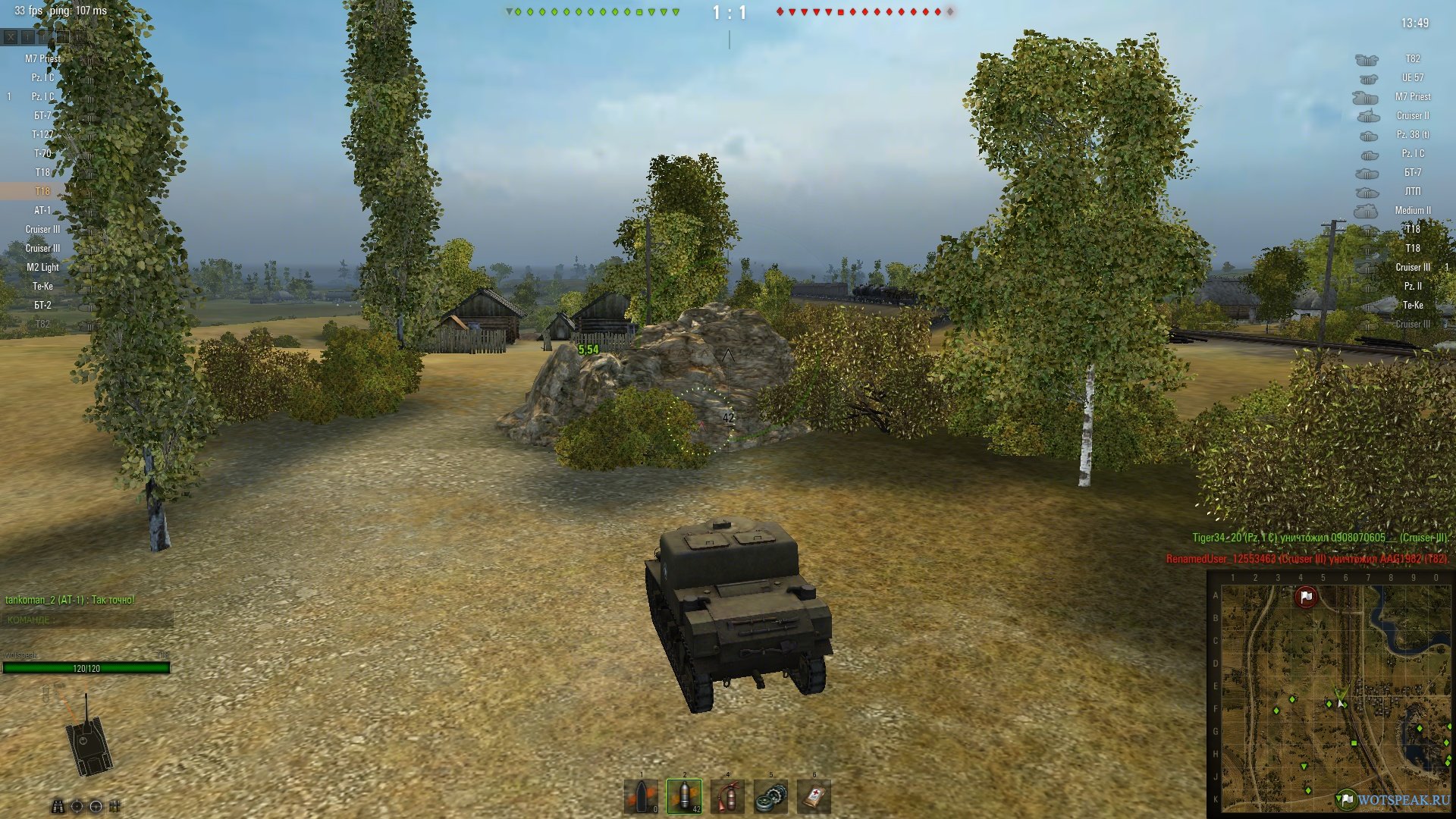Click the team chat input field
Screen dimensions: 1456x819
click(x=87, y=620)
